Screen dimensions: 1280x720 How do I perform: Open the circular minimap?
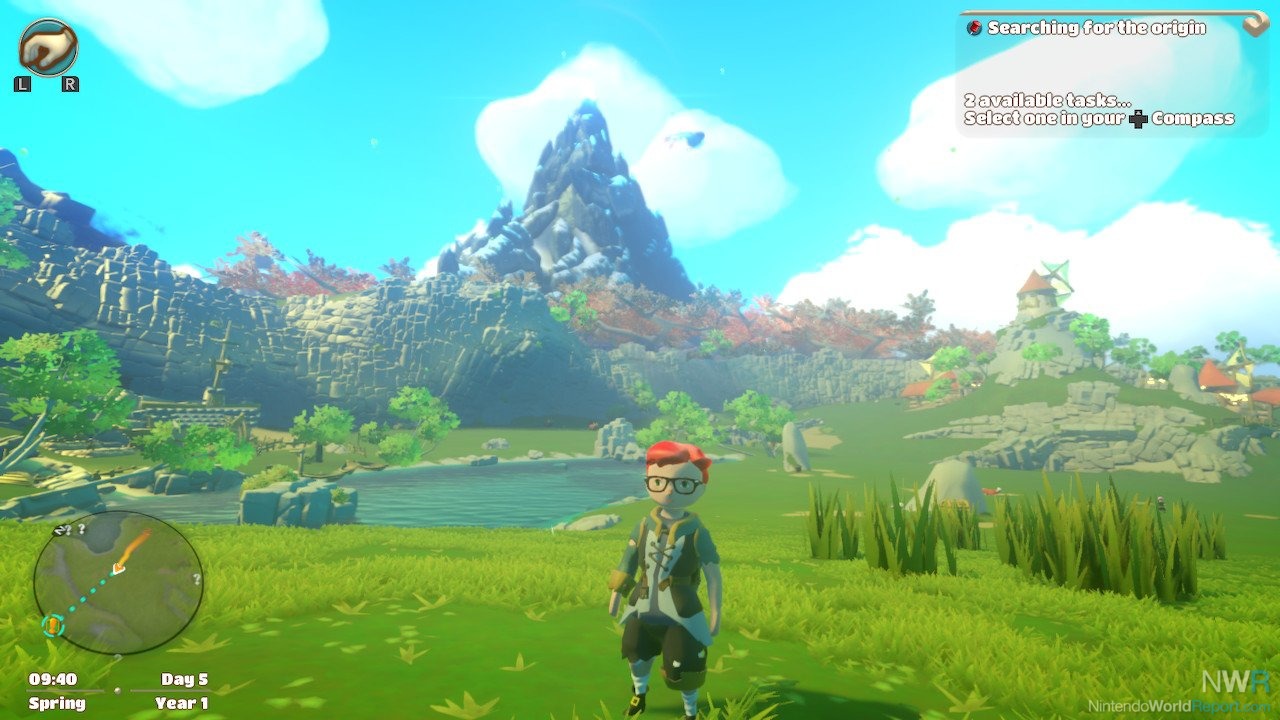point(117,582)
